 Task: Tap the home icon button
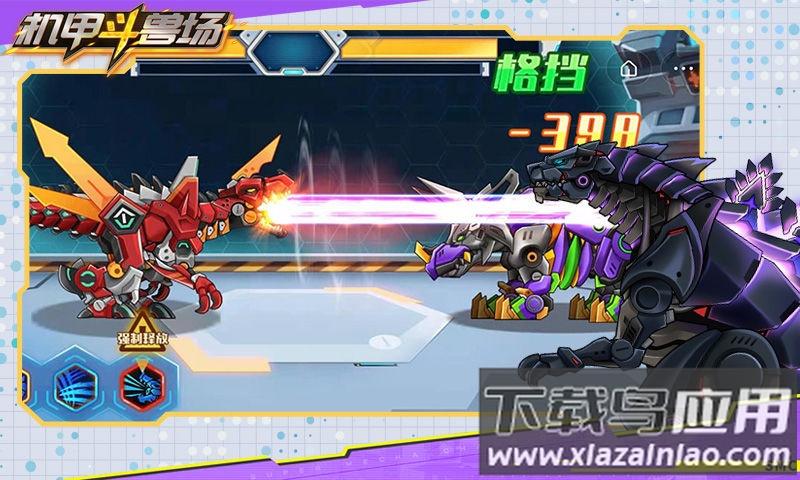[629, 70]
